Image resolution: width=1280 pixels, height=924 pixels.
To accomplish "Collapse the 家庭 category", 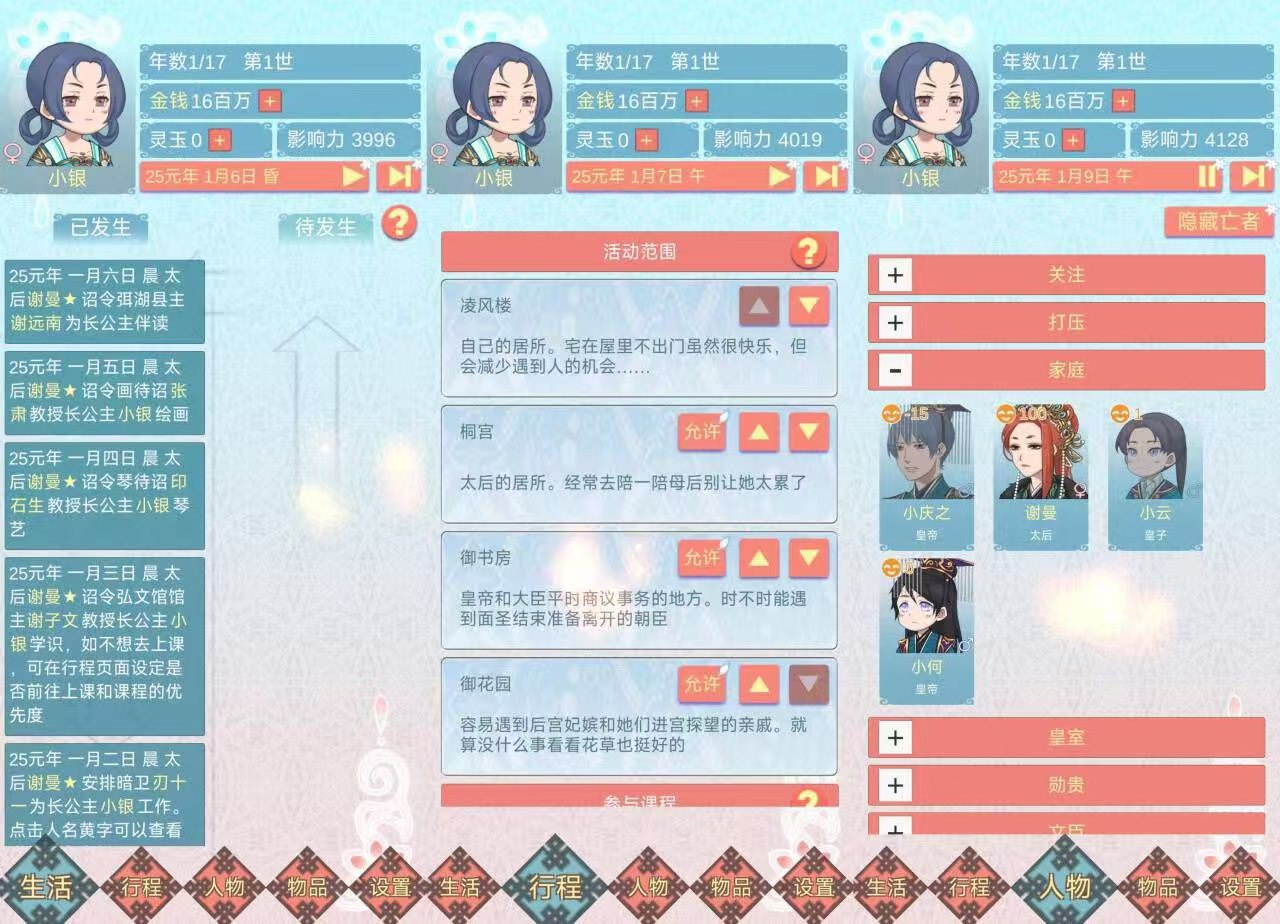I will point(893,370).
